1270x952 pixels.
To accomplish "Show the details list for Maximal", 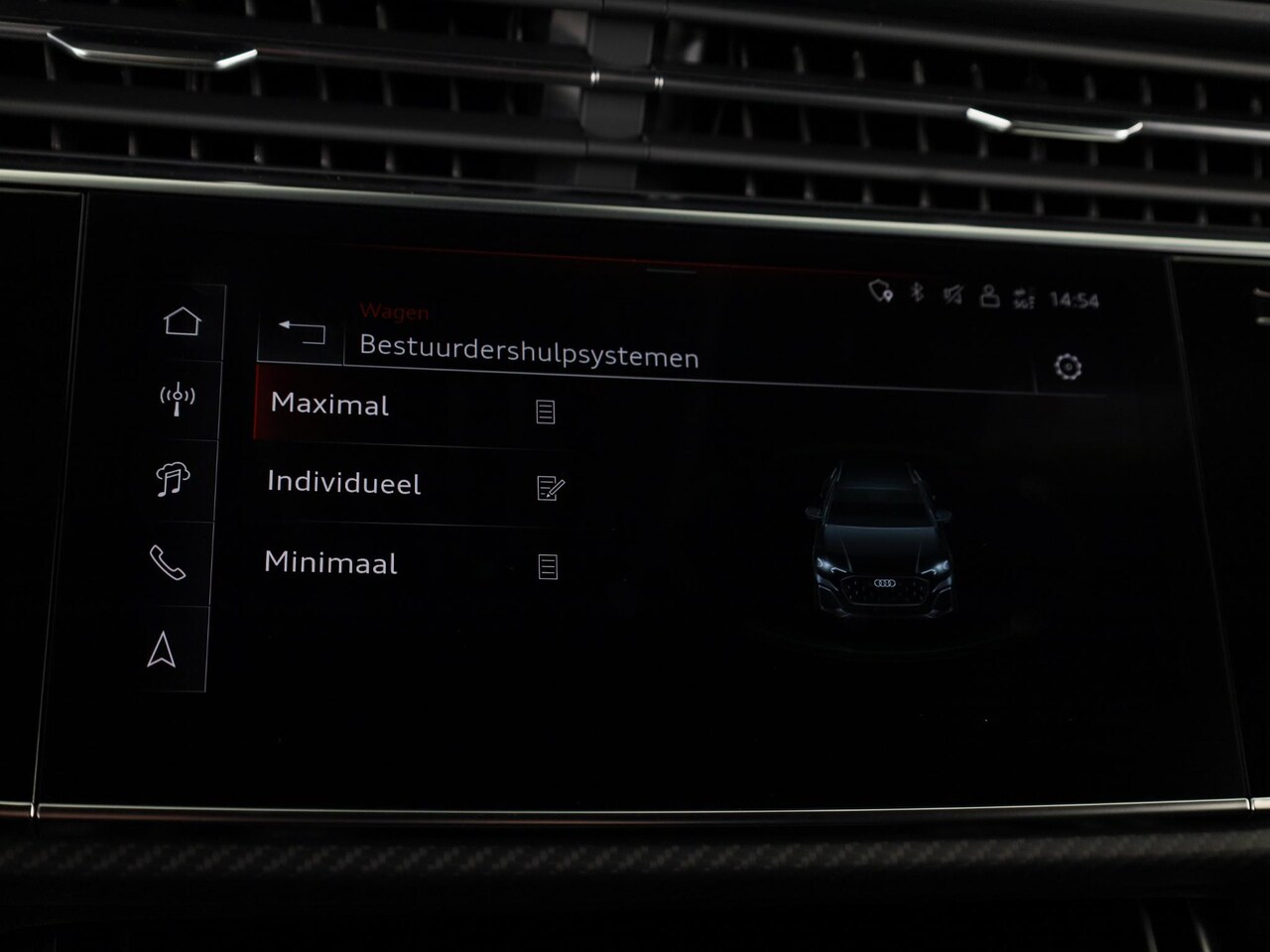I will point(545,412).
